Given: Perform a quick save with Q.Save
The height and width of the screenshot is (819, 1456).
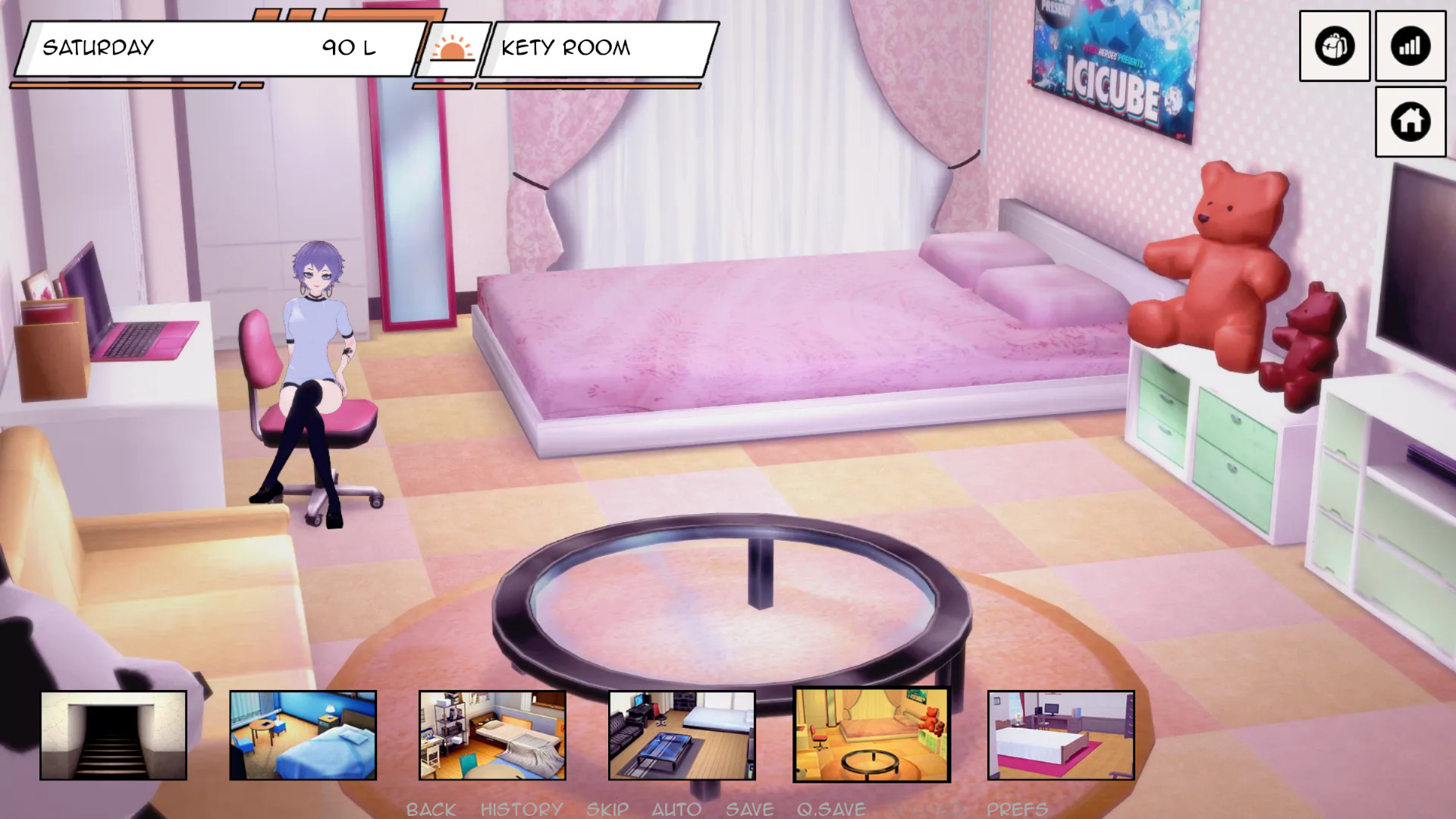Looking at the screenshot, I should (831, 809).
